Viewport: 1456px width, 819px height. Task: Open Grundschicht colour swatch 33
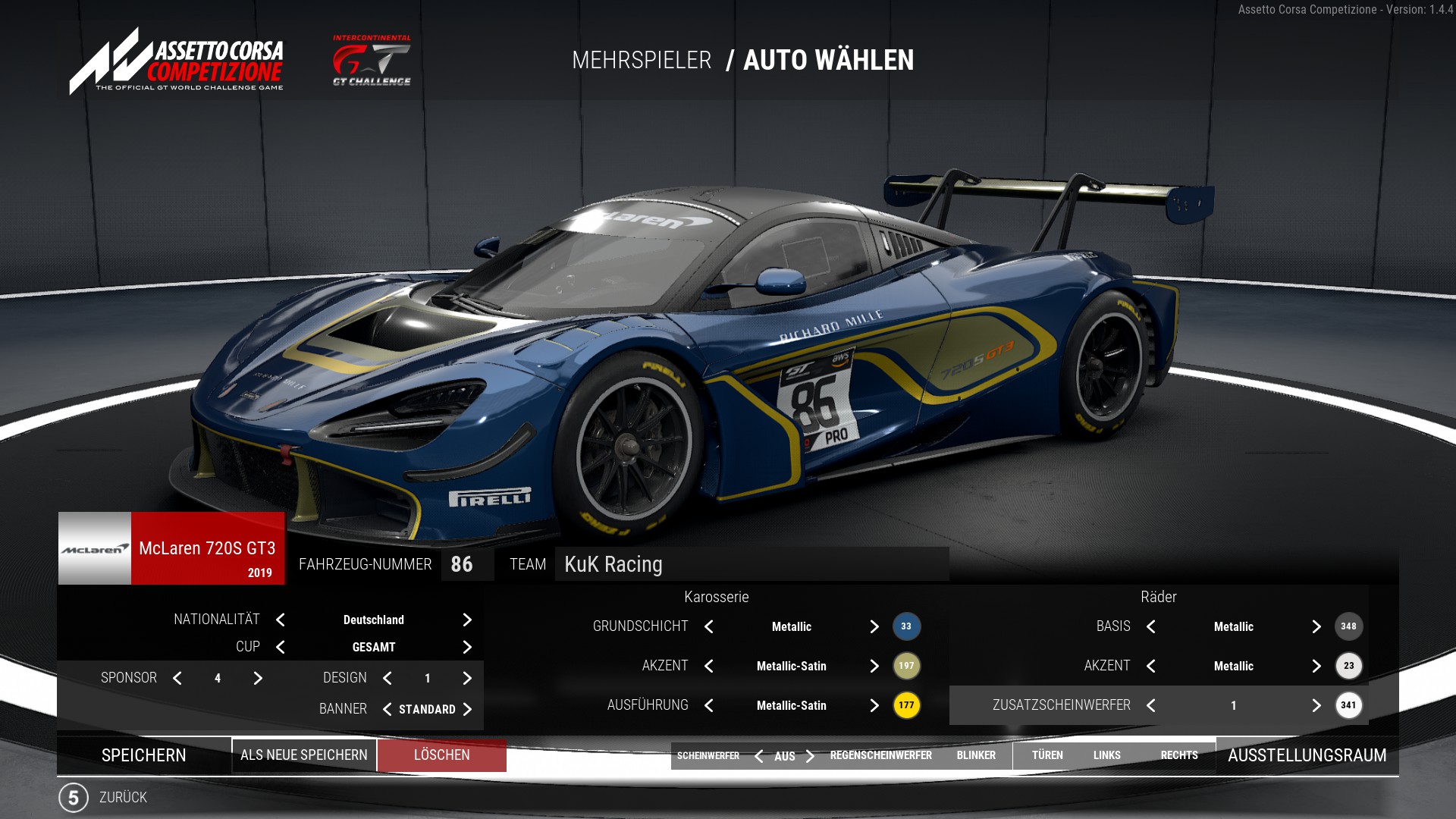[906, 626]
